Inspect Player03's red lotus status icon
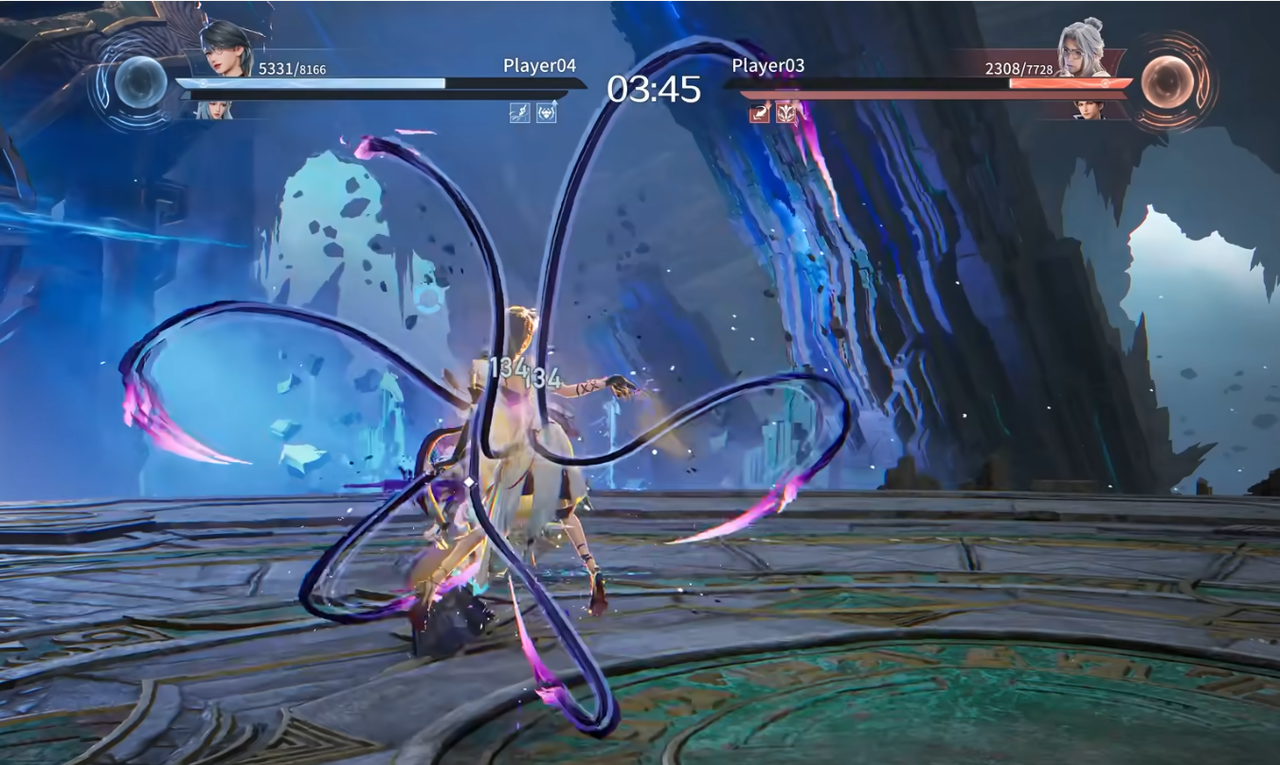Screen dimensions: 1280x765 pyautogui.click(x=787, y=113)
